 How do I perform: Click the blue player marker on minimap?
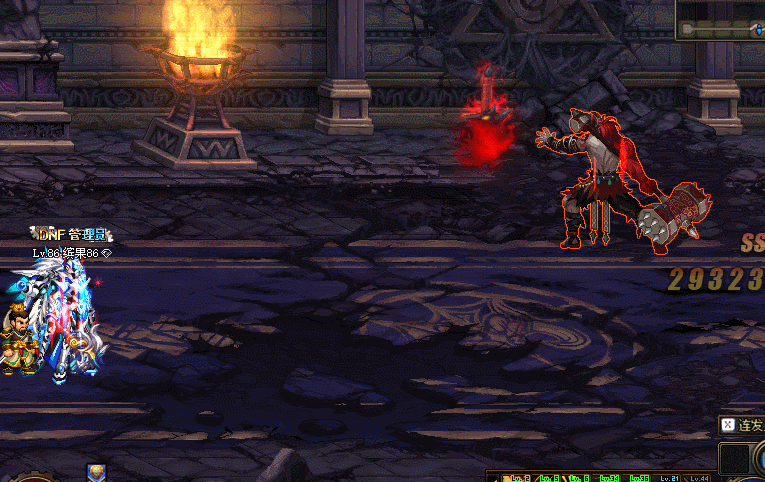[x=757, y=31]
